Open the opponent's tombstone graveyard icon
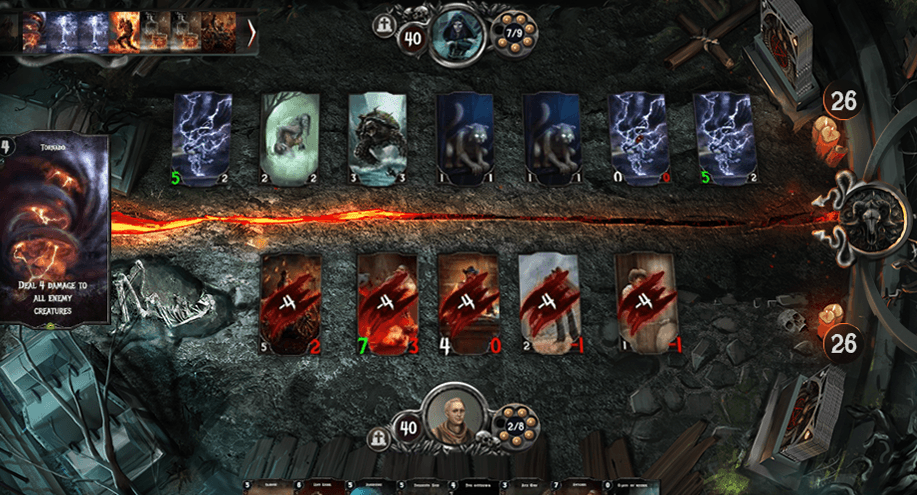 click(x=385, y=26)
